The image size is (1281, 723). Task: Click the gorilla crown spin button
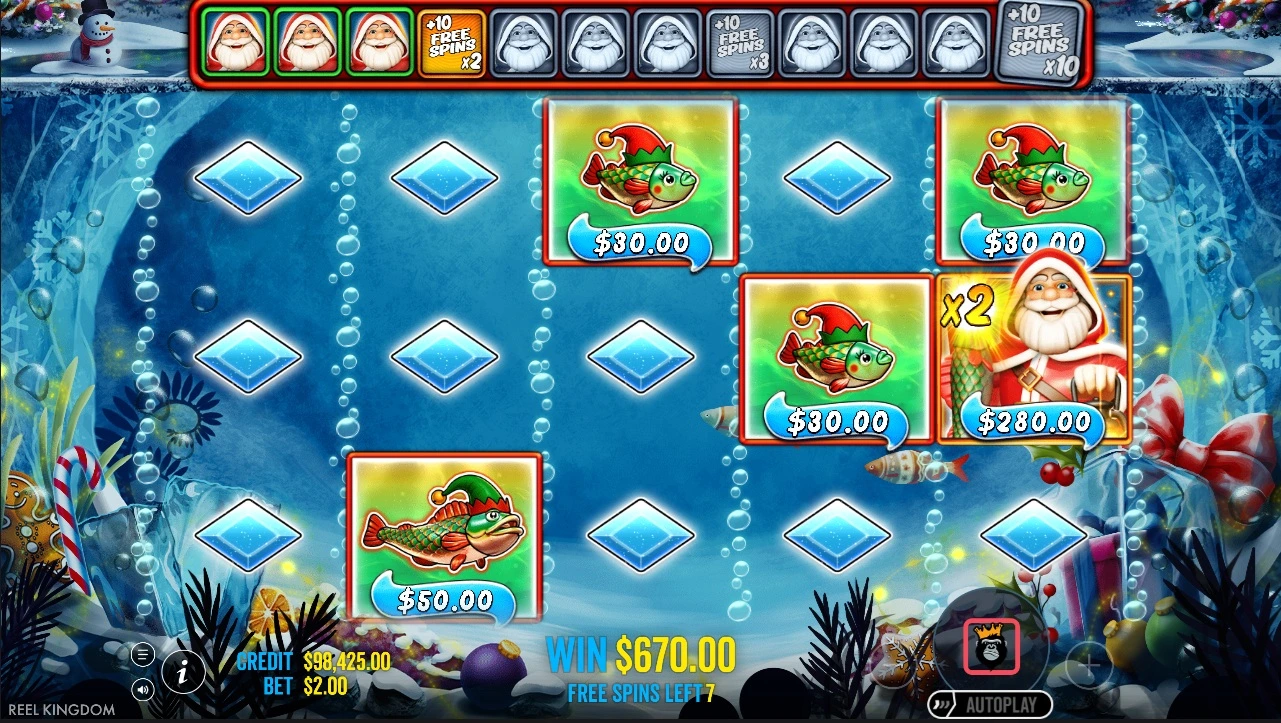point(991,646)
